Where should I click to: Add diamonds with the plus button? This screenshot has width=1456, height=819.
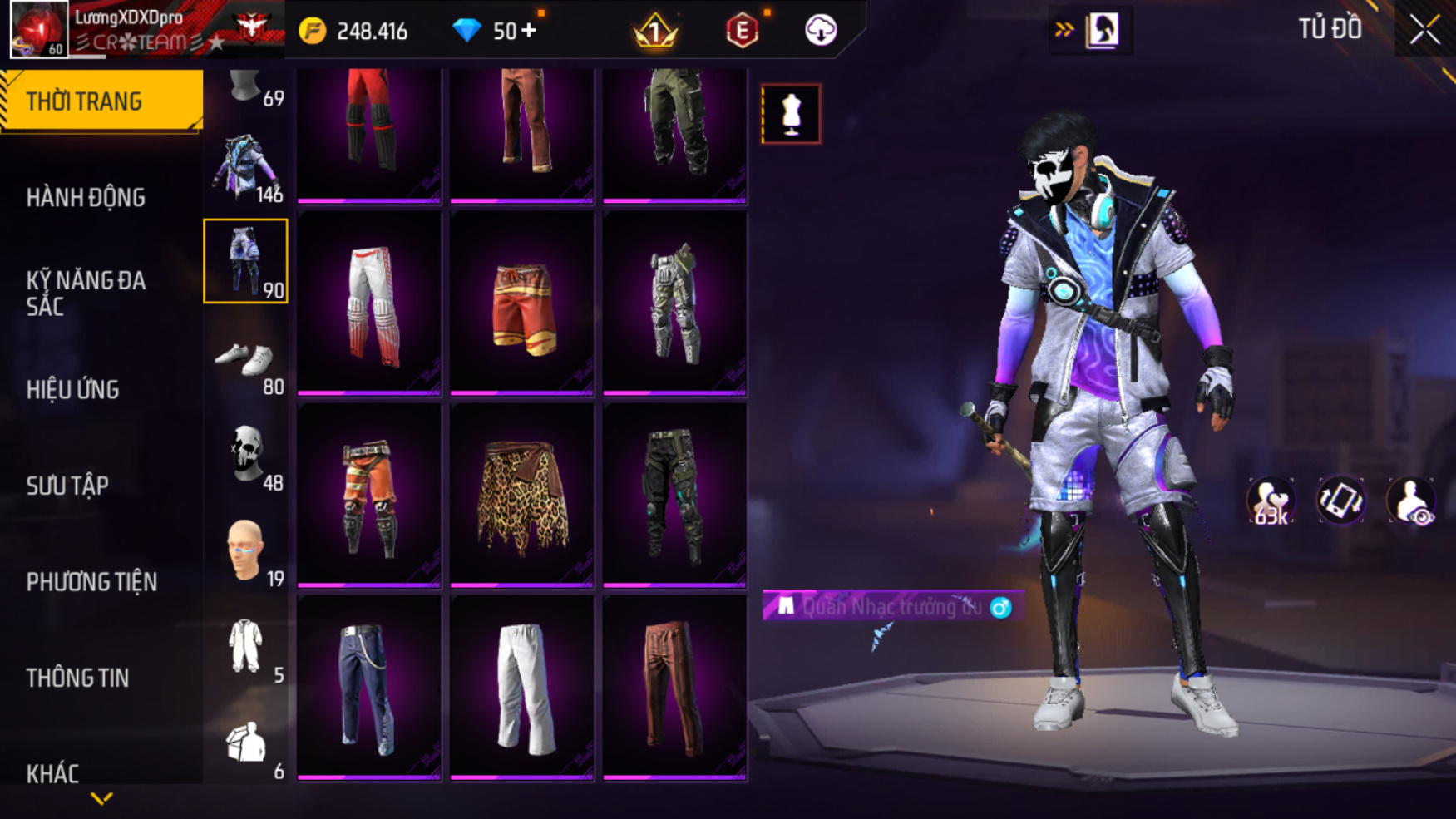(529, 31)
